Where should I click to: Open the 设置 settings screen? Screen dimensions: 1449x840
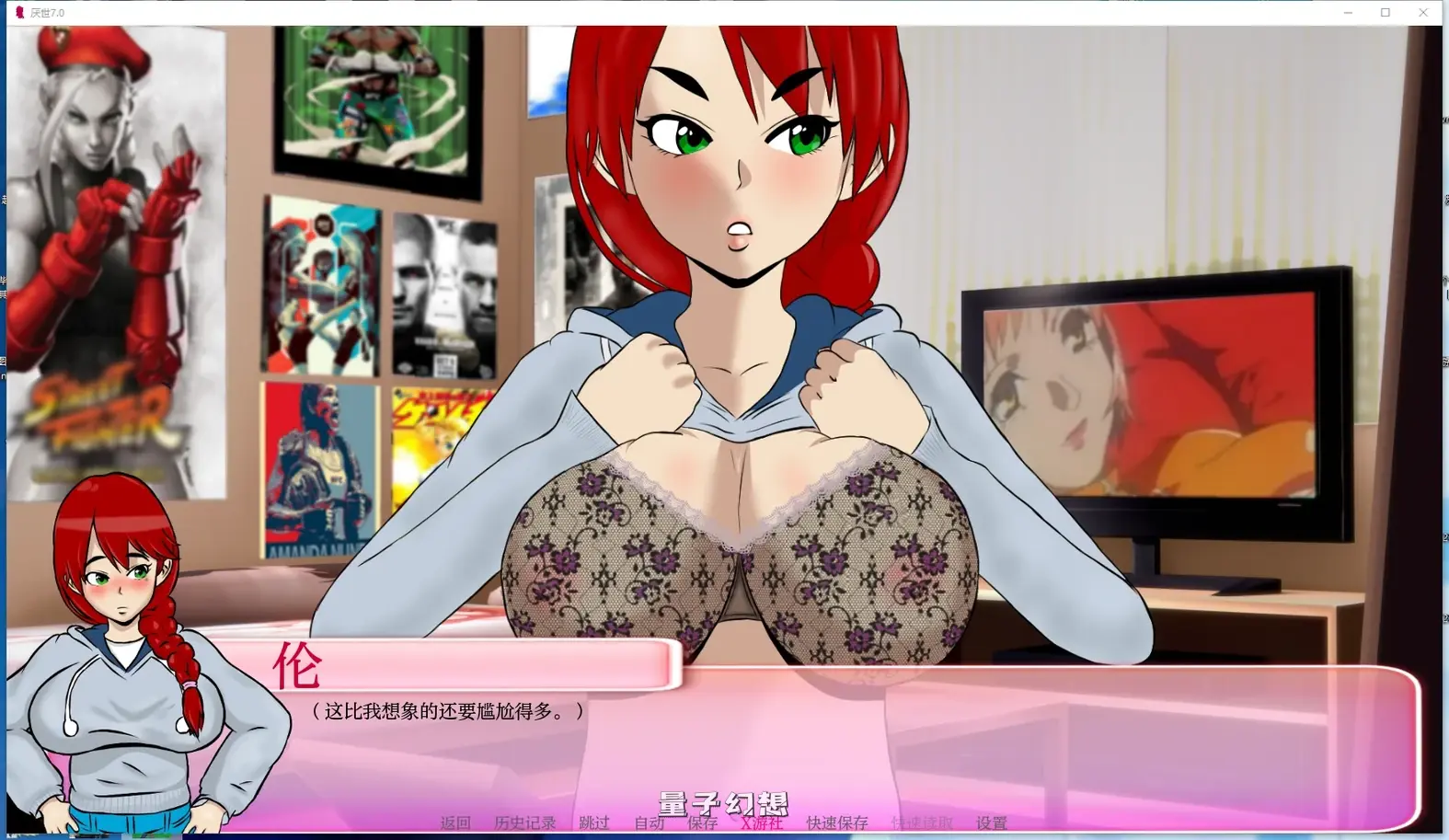(x=992, y=823)
